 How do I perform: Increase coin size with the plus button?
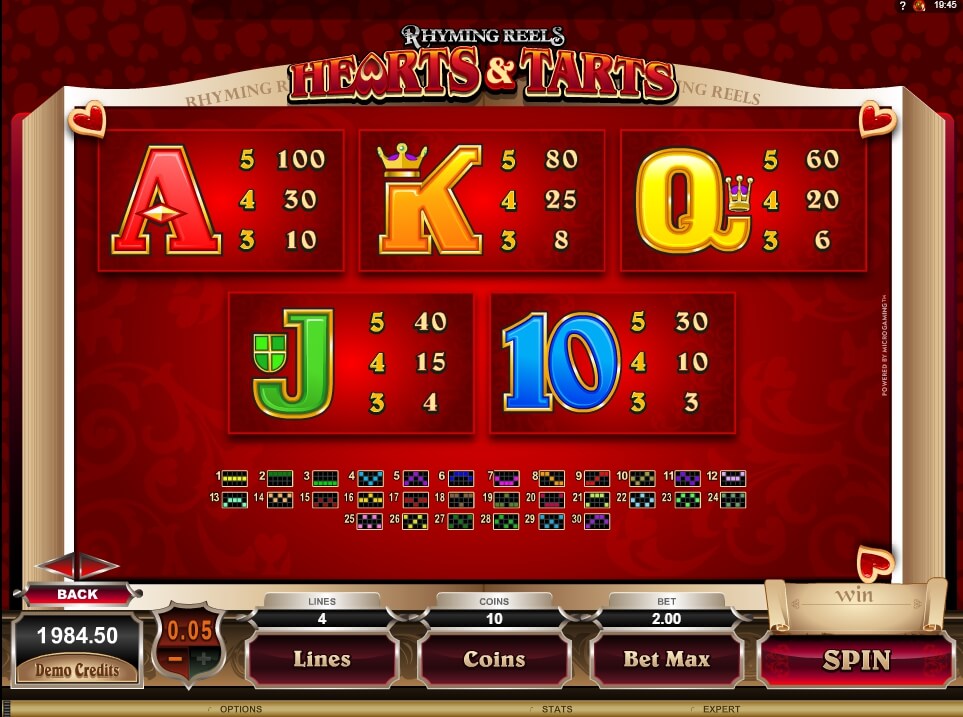click(203, 659)
